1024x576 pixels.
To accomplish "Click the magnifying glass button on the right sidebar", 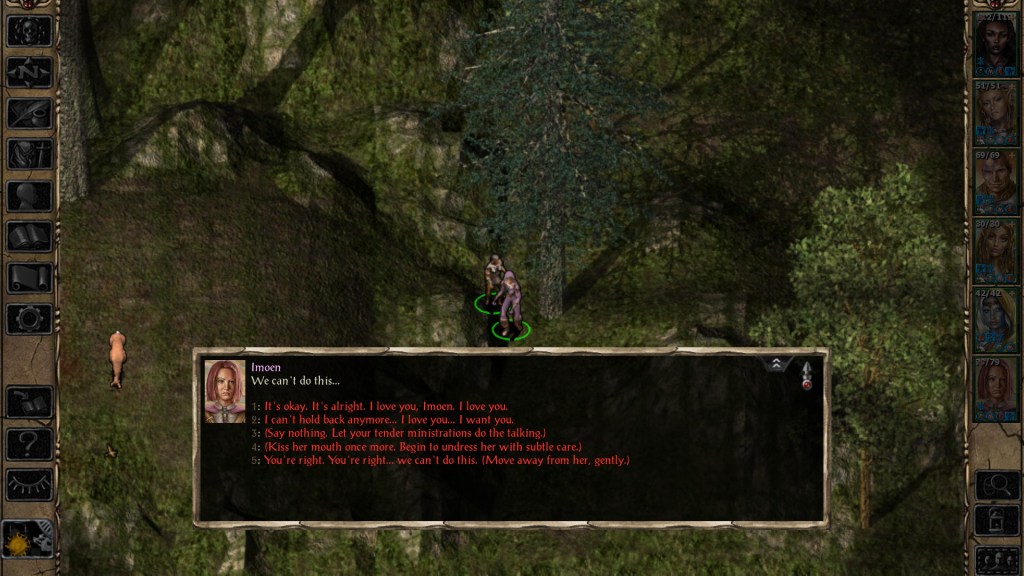I will pyautogui.click(x=996, y=485).
